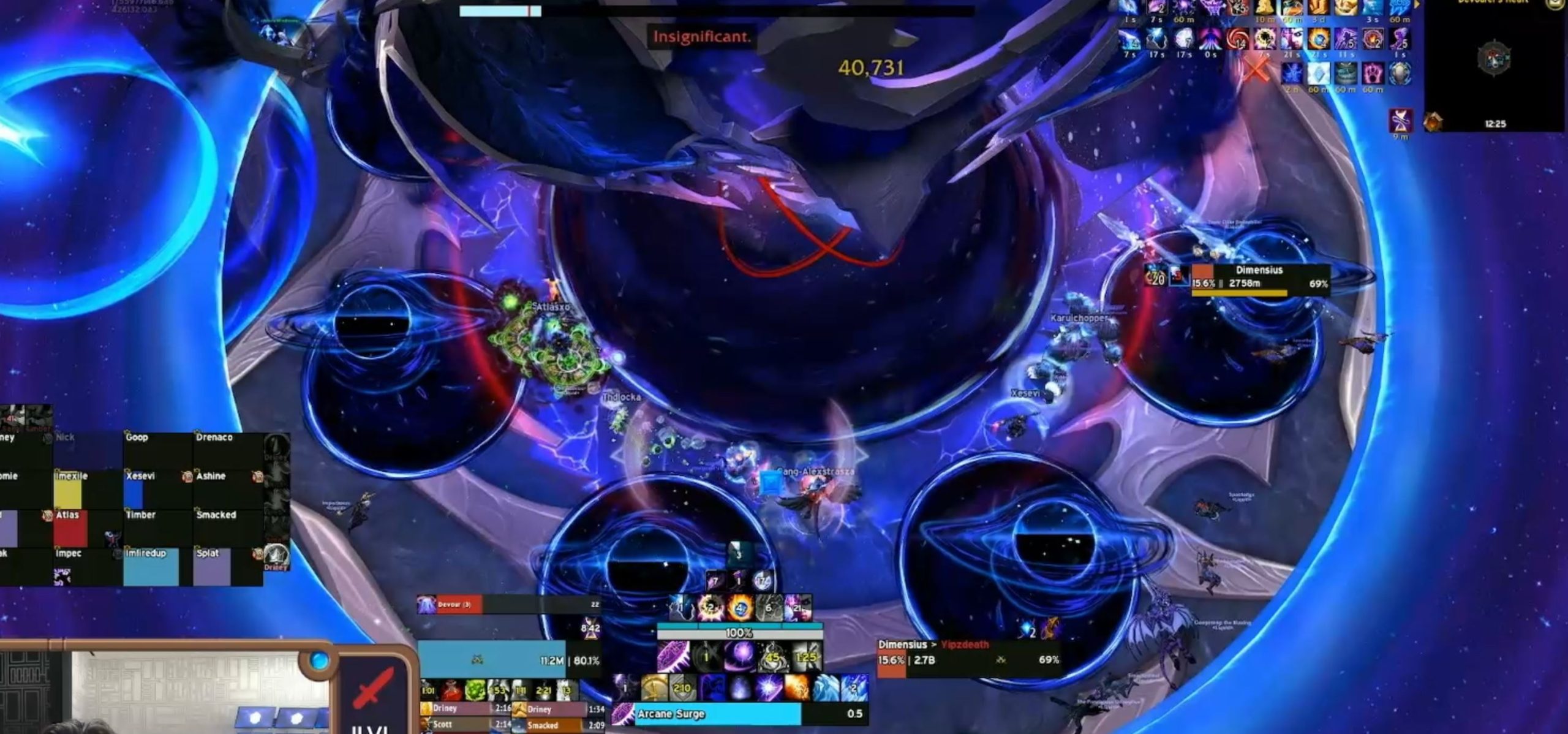Cast the white arcane starburst spell
Viewport: 1568px width, 734px height.
[769, 687]
